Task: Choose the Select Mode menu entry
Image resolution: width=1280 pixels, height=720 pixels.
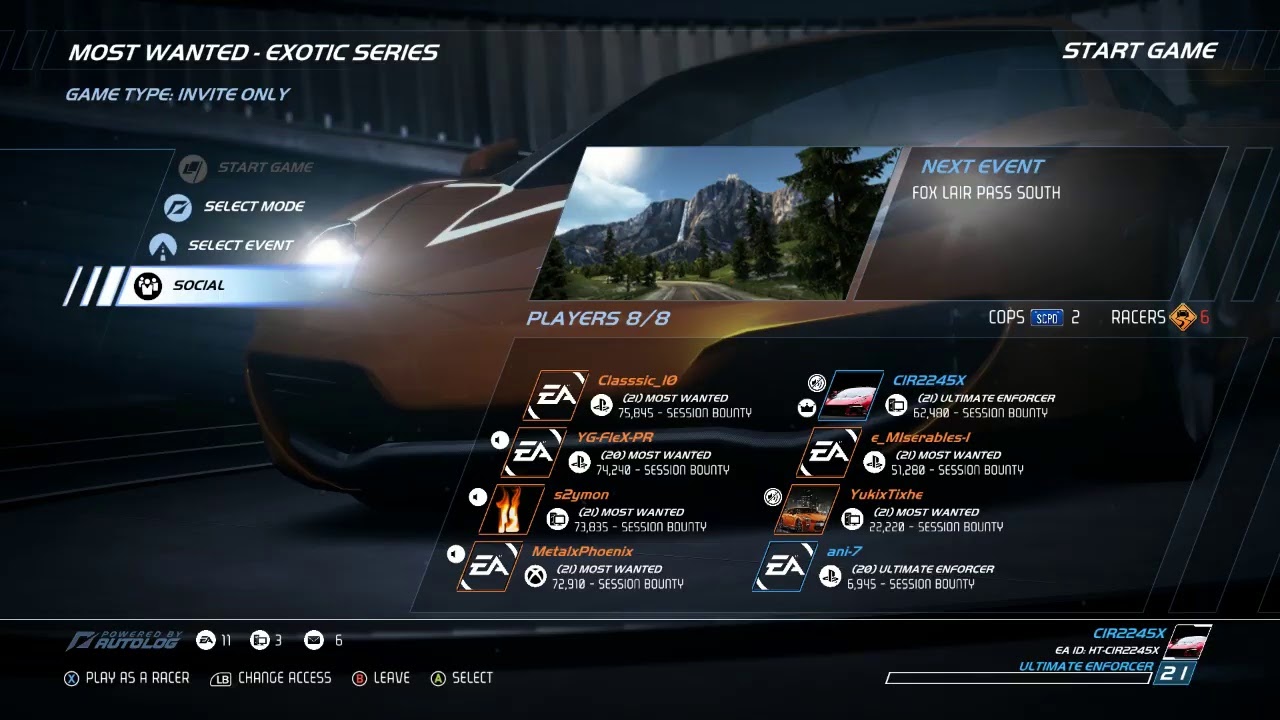Action: point(254,207)
